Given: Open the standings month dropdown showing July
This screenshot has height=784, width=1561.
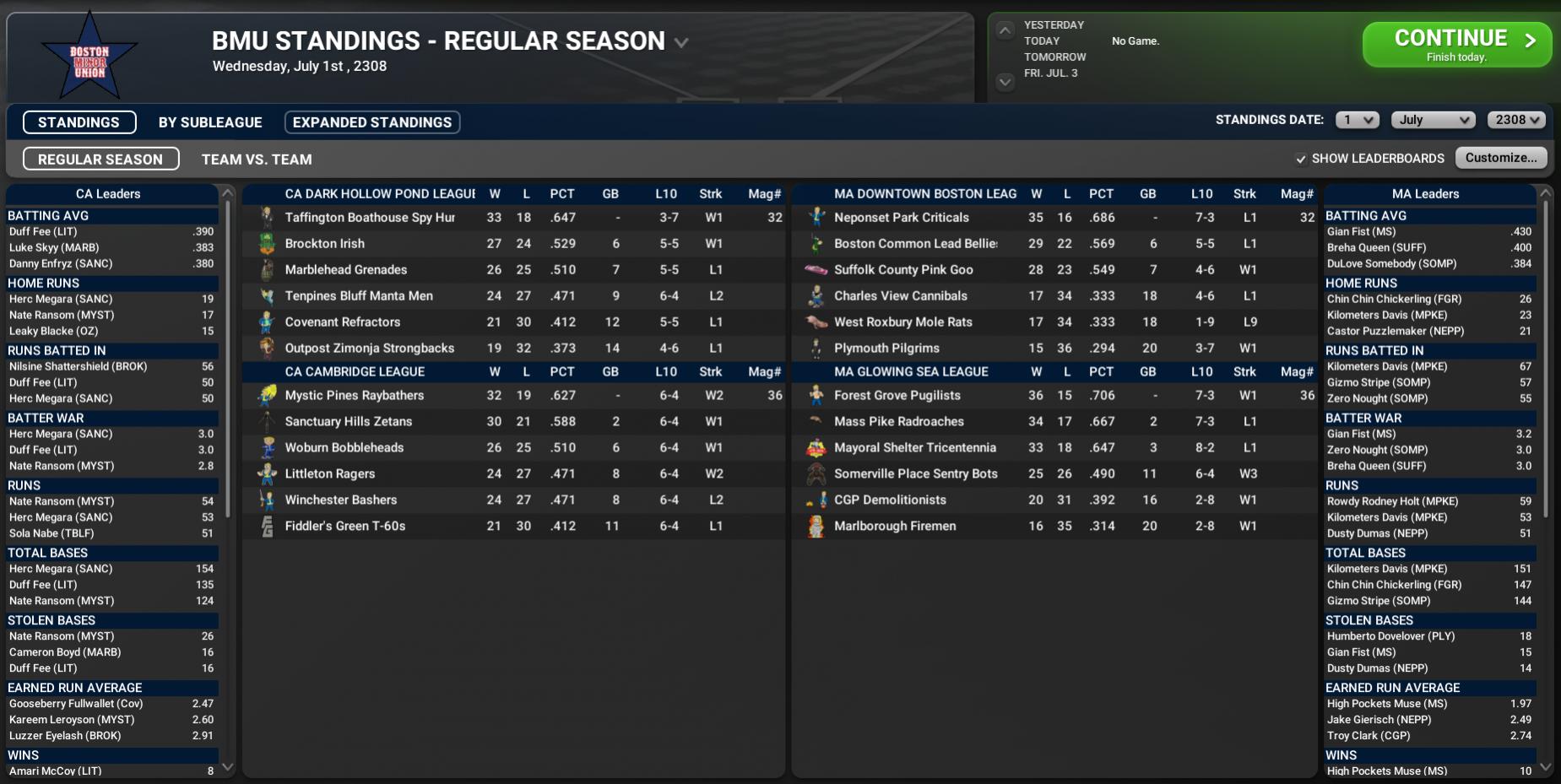Looking at the screenshot, I should (x=1433, y=120).
